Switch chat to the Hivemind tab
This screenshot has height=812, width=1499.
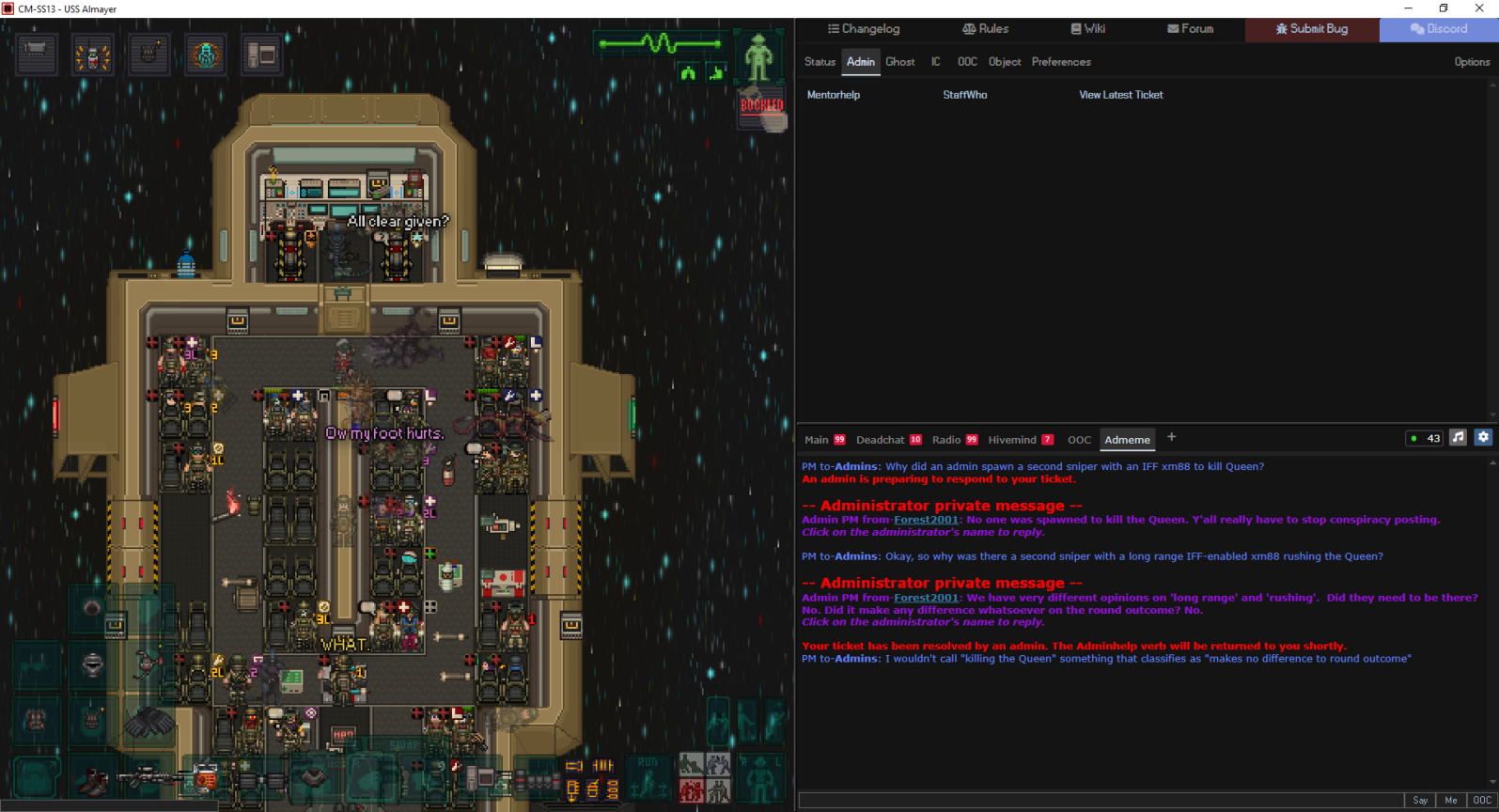click(x=1012, y=440)
